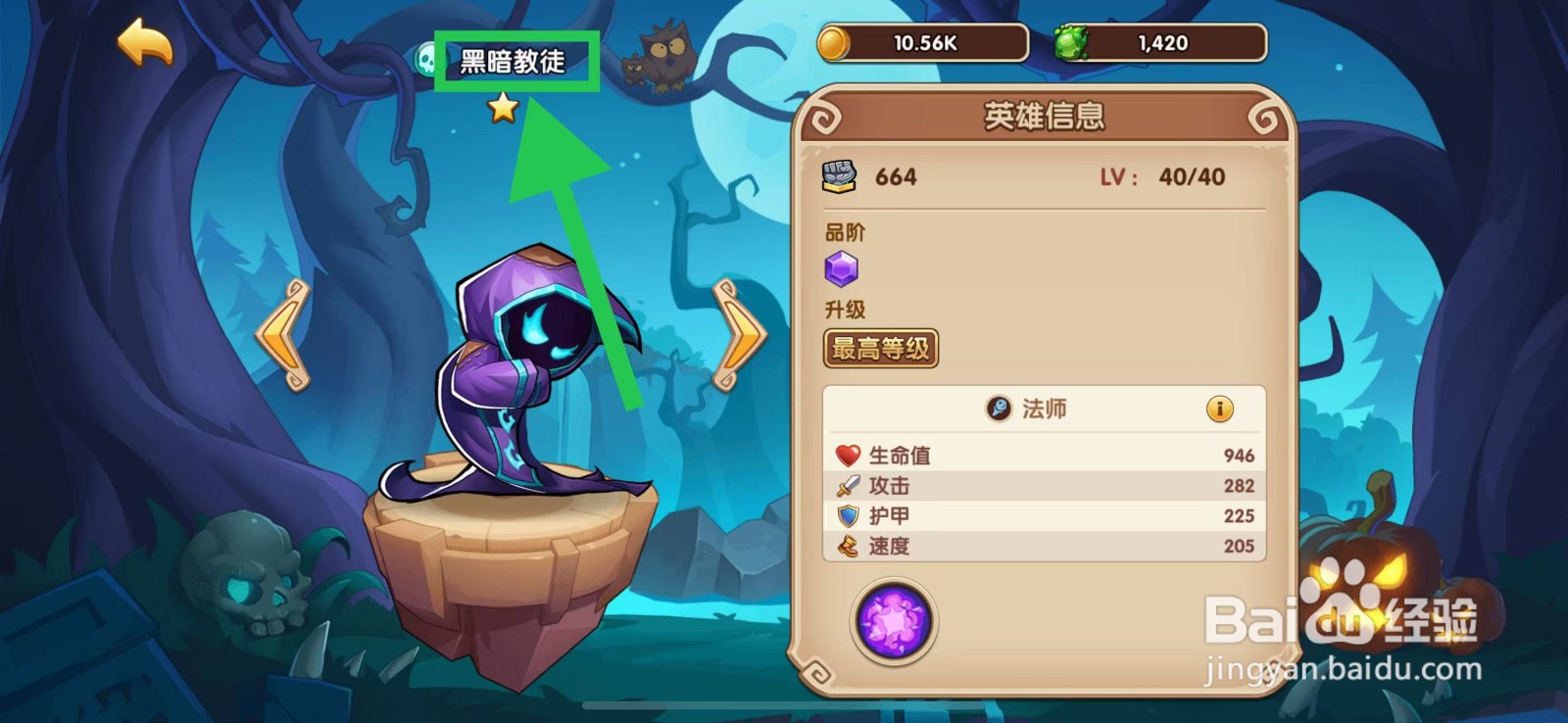Open the info panel via the i icon
Viewport: 1568px width, 723px height.
(x=1219, y=409)
